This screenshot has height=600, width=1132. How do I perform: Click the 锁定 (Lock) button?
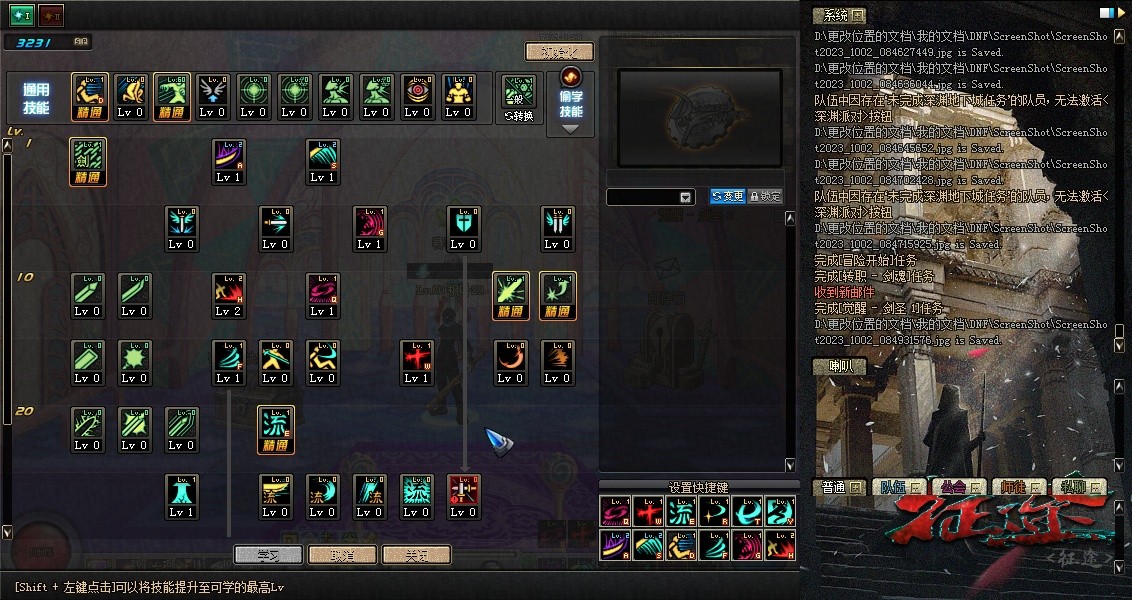(765, 197)
